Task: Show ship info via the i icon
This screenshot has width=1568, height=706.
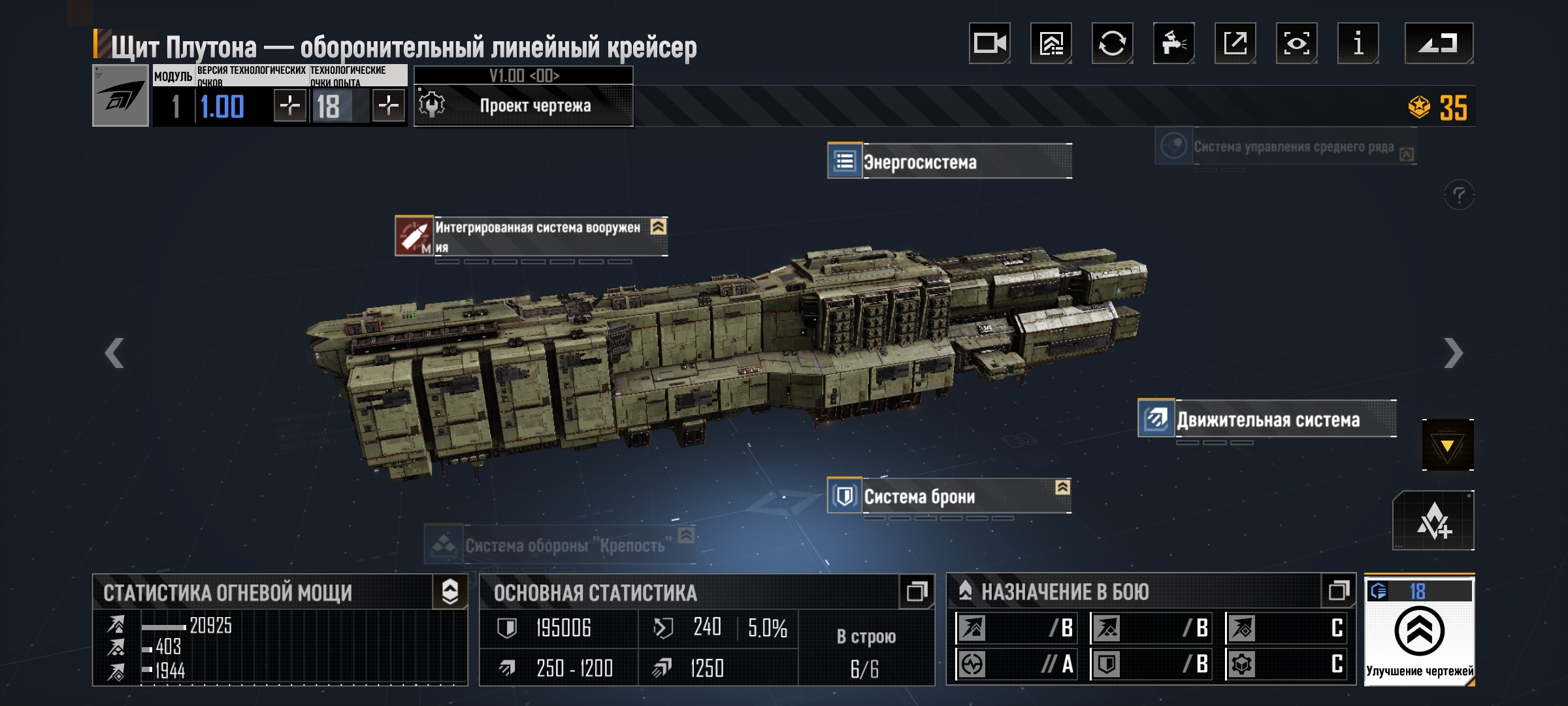Action: 1358,44
